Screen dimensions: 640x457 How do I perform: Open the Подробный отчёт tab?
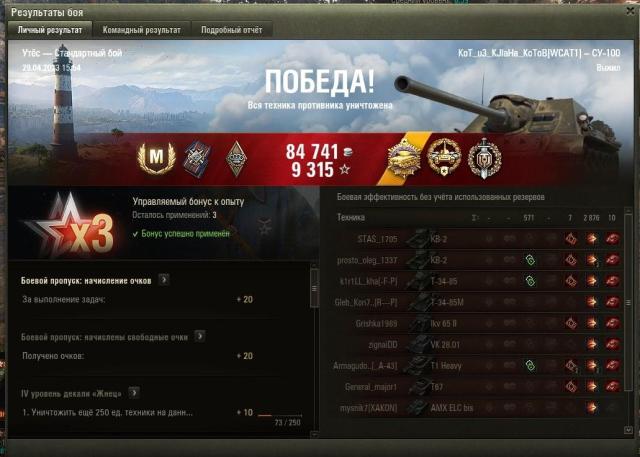pos(234,30)
